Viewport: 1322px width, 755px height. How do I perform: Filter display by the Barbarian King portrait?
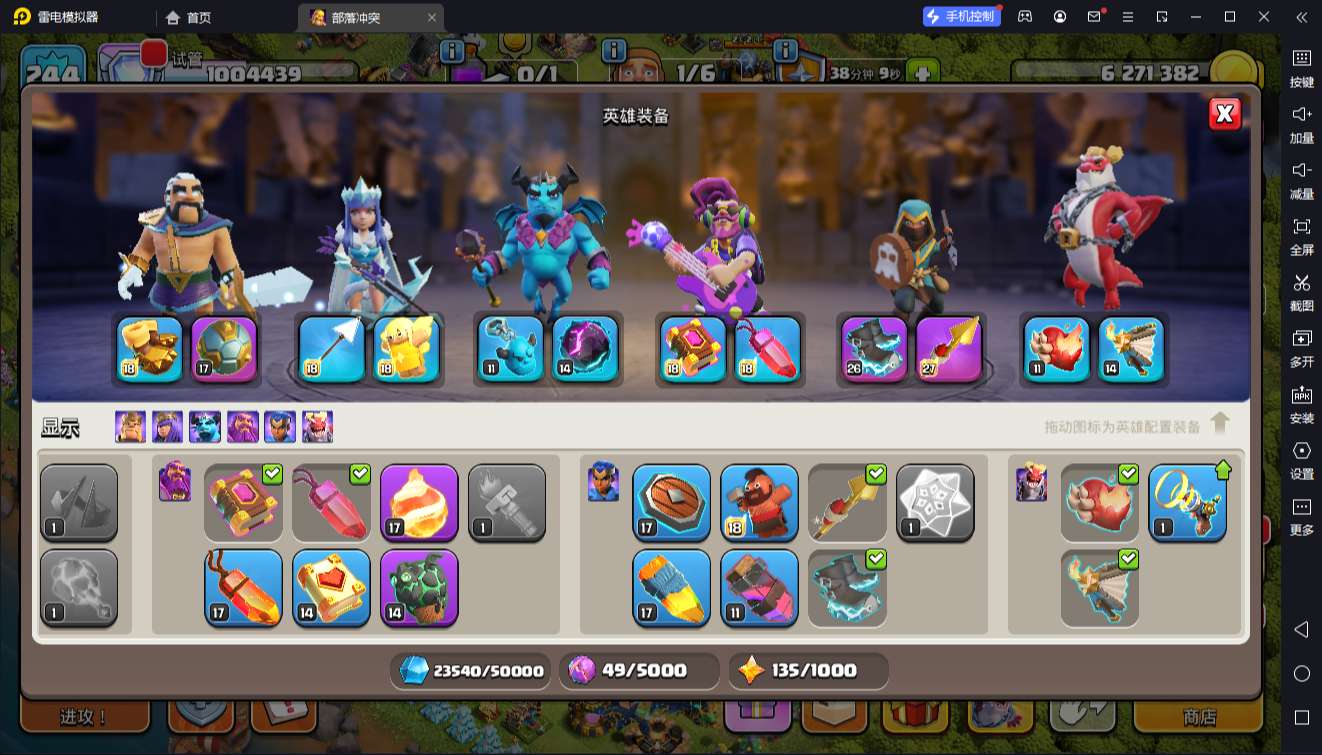click(130, 427)
